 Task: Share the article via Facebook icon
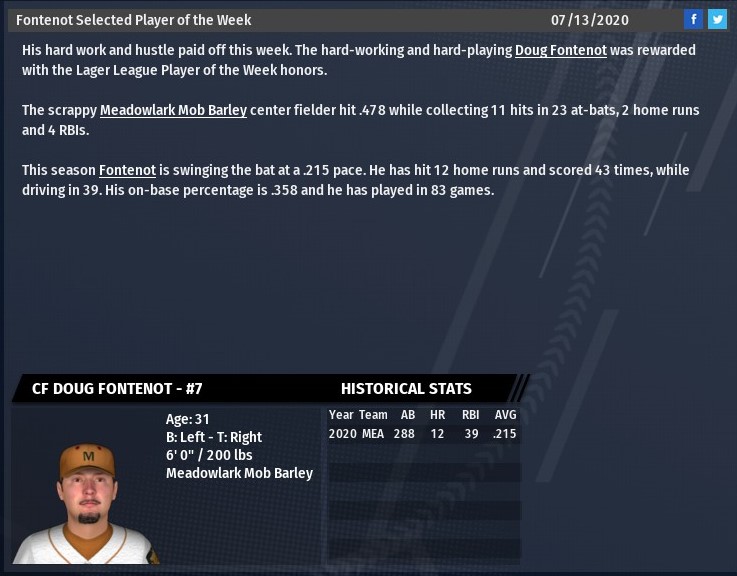click(693, 19)
